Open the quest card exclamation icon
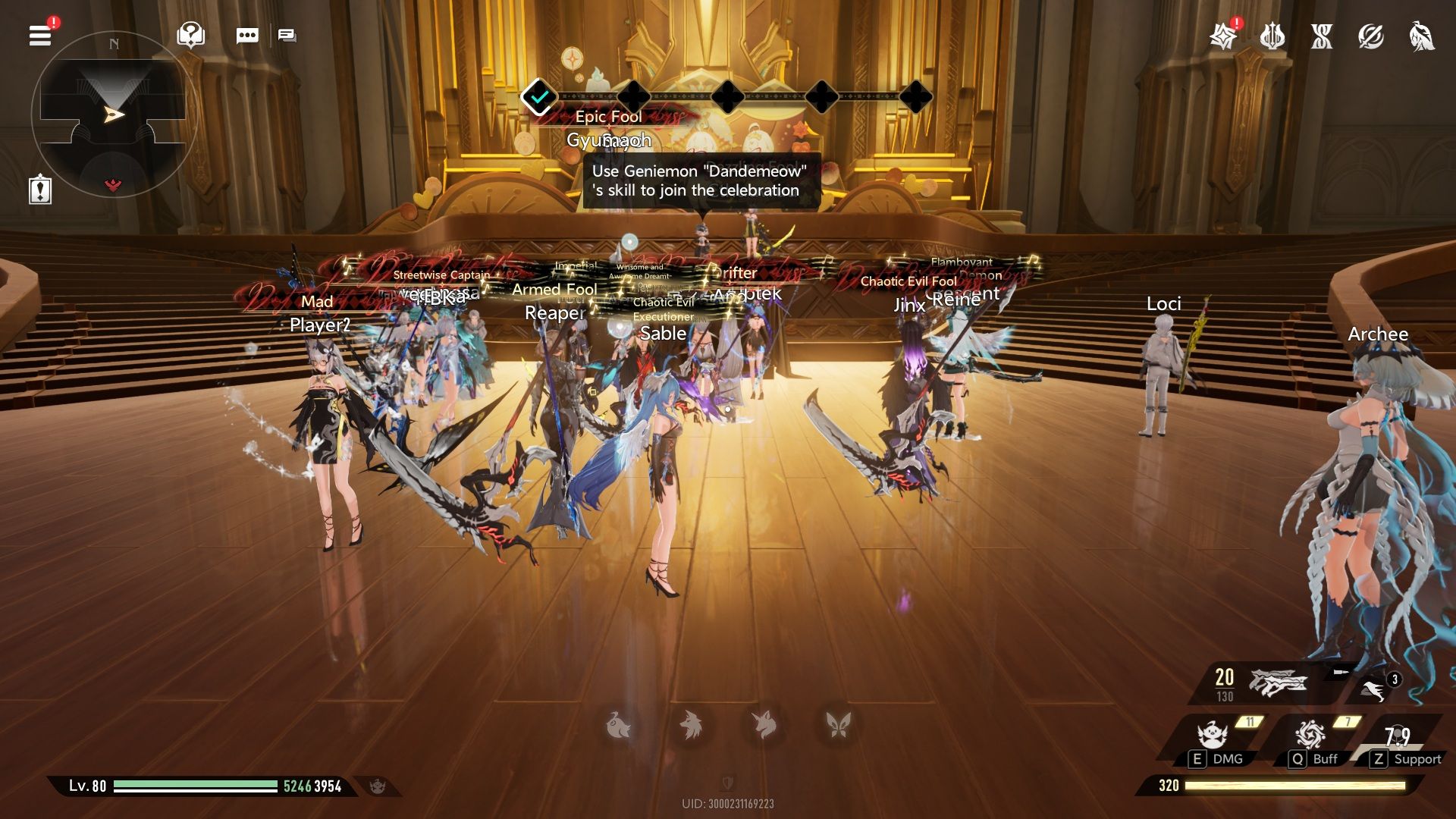Screen dimensions: 1456x819 click(x=39, y=189)
